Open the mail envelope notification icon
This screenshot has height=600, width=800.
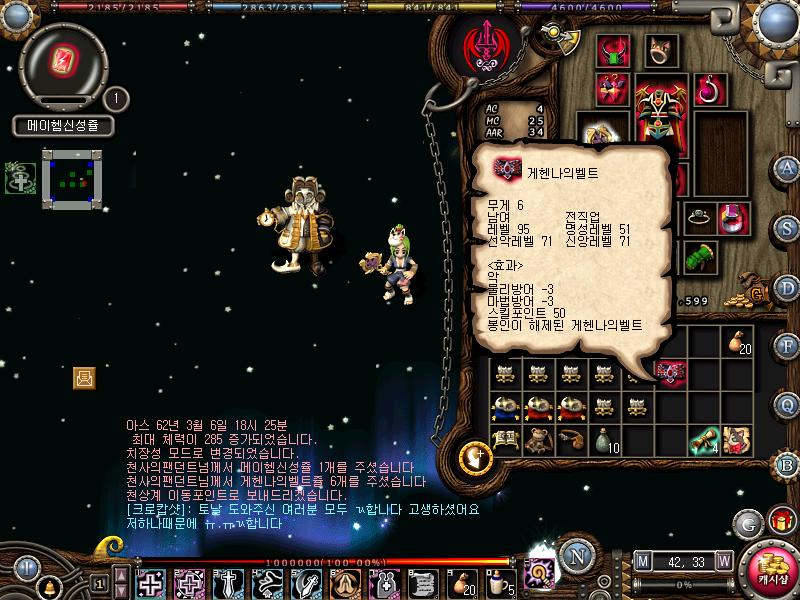point(84,377)
